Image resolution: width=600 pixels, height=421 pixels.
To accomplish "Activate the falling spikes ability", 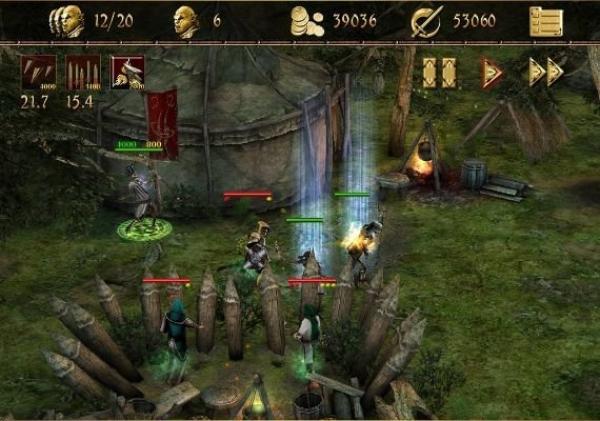I will click(x=37, y=73).
